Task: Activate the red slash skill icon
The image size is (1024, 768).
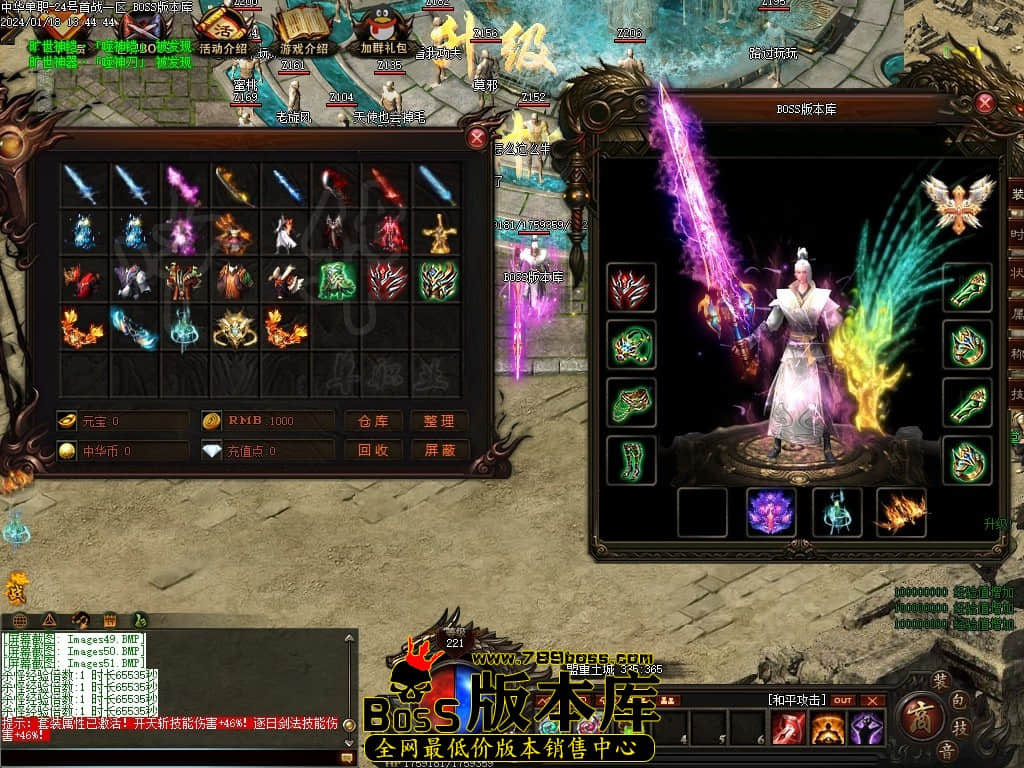Action: tap(787, 729)
